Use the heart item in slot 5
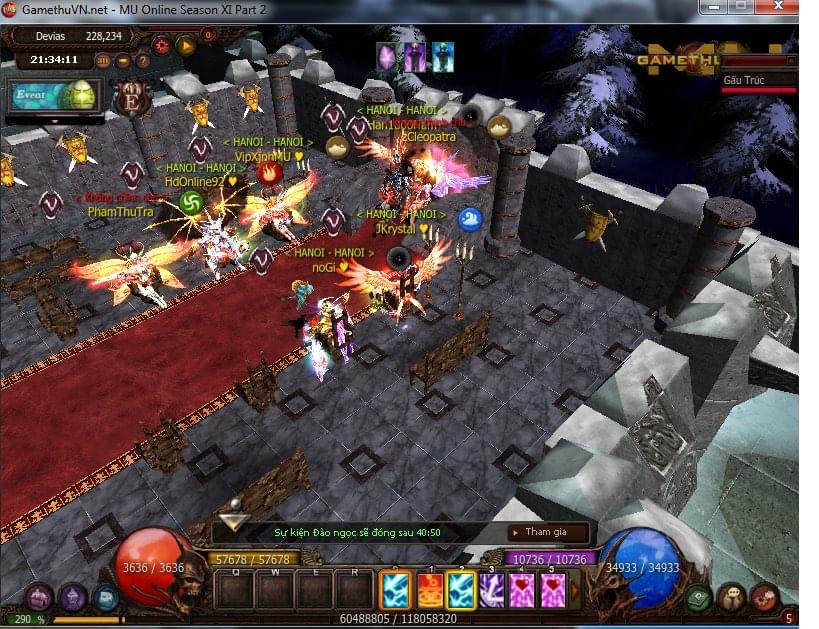819x629 pixels. point(553,589)
